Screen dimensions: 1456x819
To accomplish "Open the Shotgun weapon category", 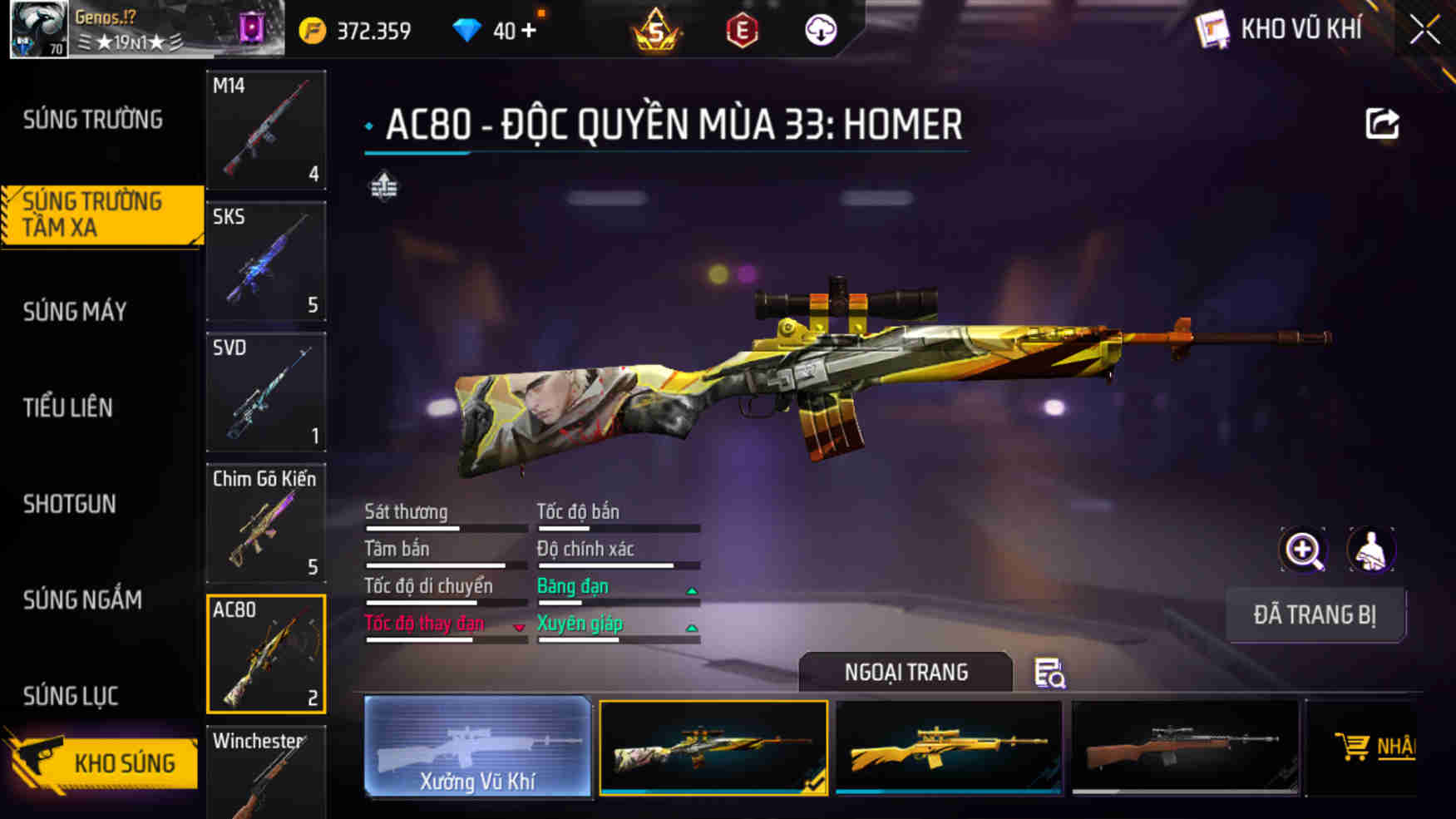I will pos(71,504).
